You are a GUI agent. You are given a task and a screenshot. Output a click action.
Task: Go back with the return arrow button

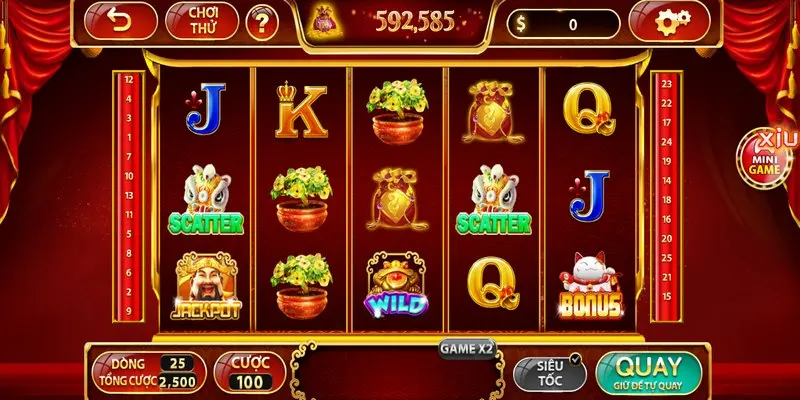tap(120, 21)
